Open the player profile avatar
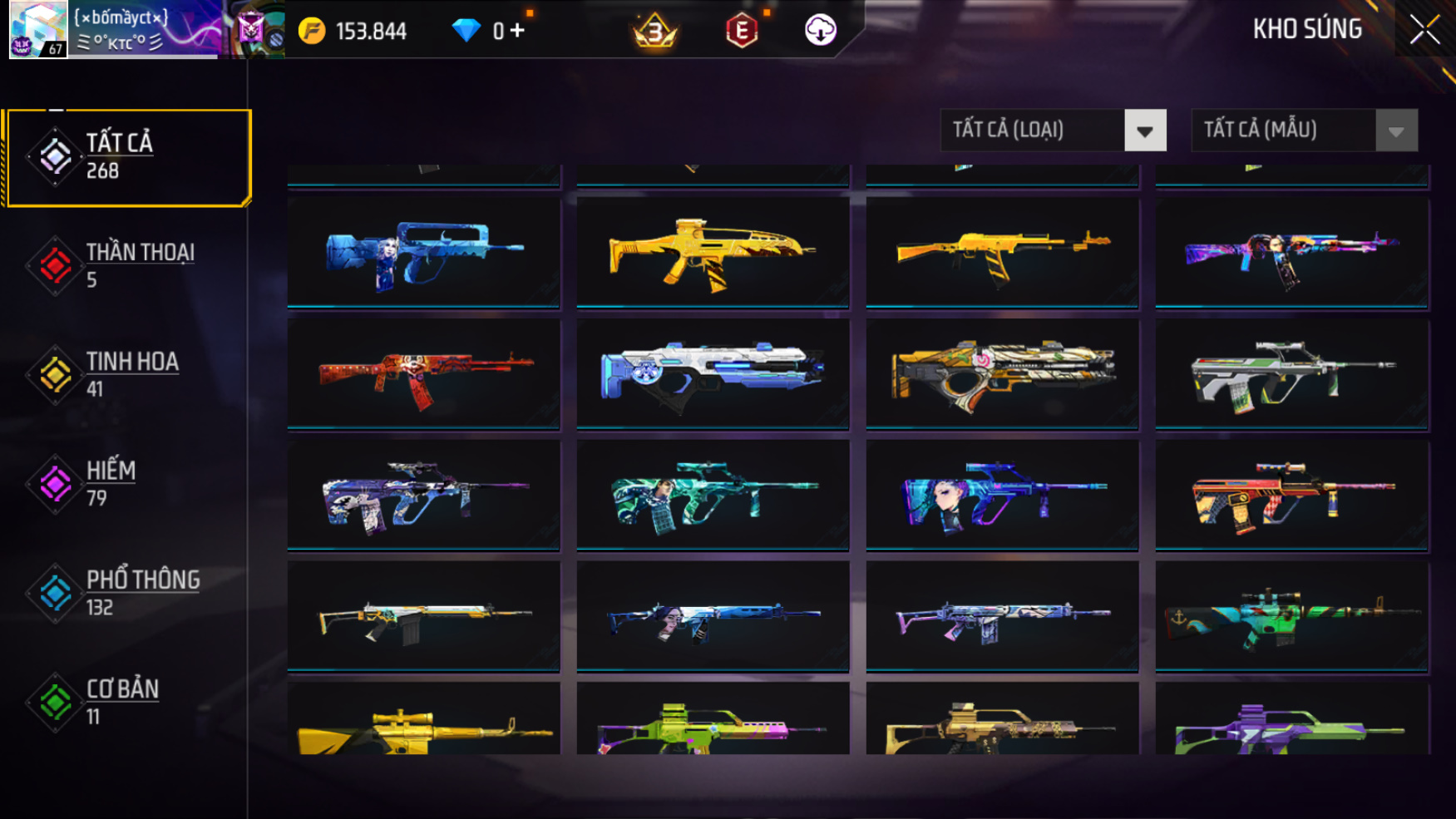The height and width of the screenshot is (819, 1456). coord(38,29)
